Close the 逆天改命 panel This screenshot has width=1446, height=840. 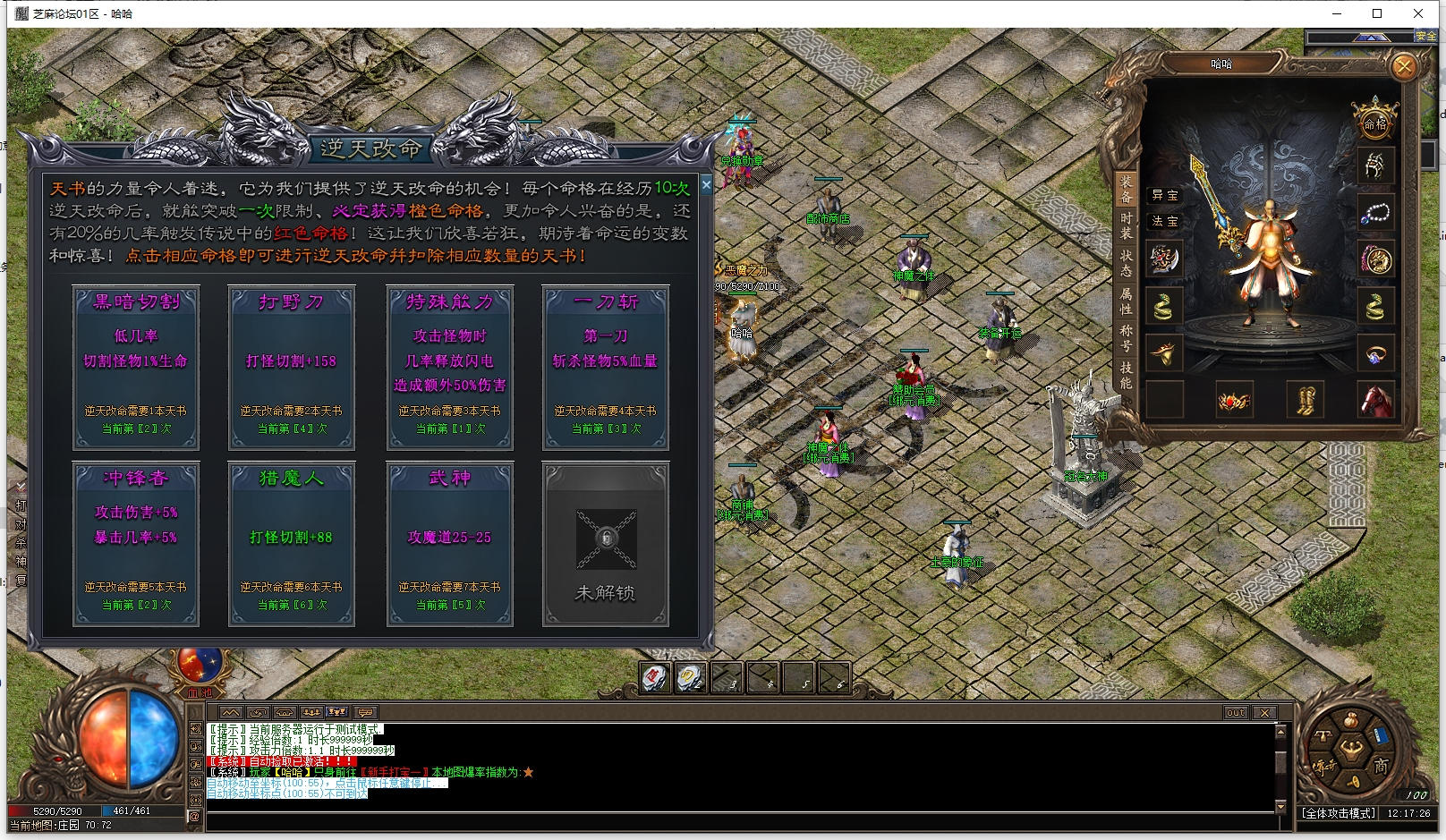coord(706,185)
